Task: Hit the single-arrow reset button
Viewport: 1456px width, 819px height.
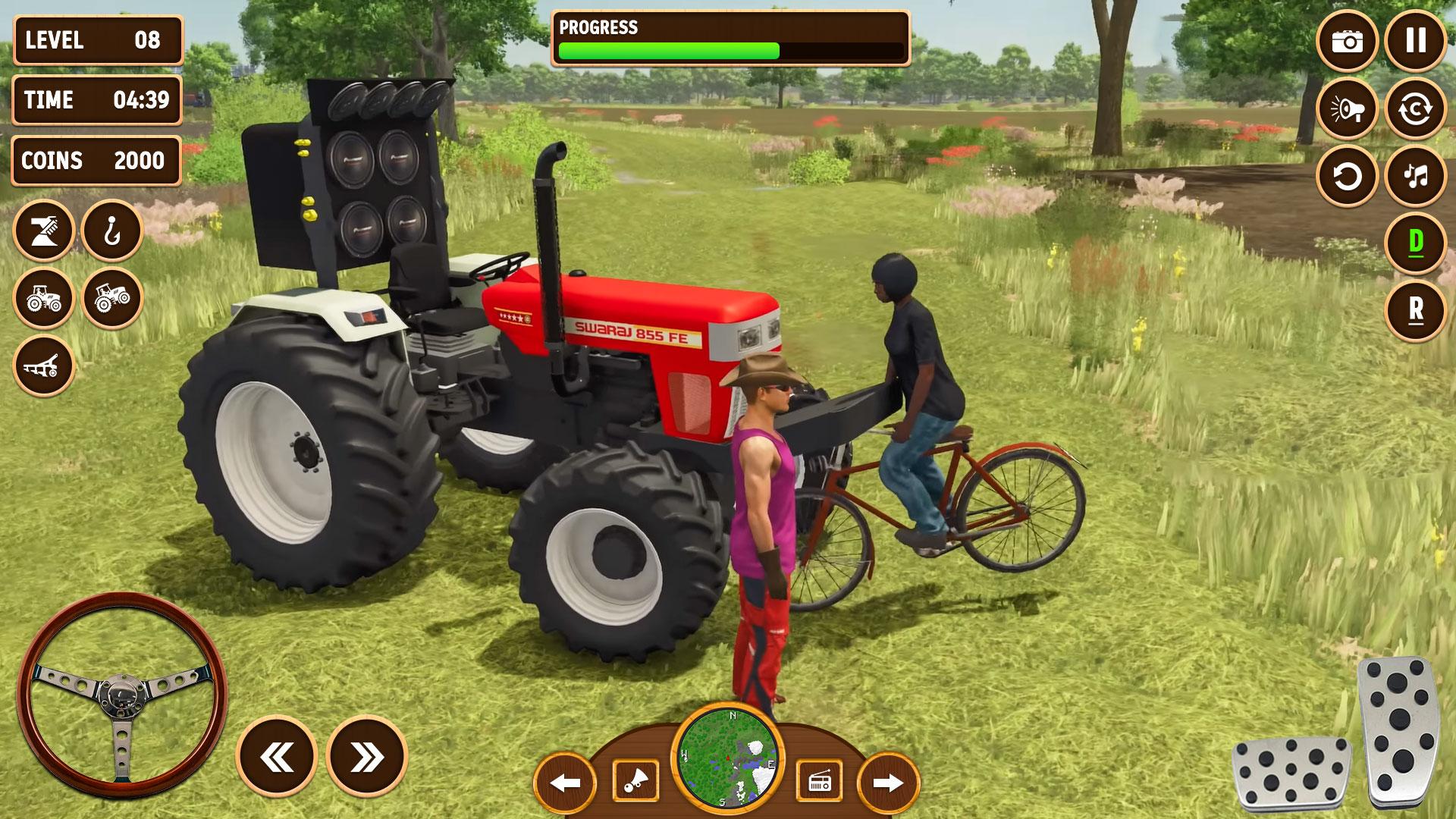Action: pyautogui.click(x=1348, y=177)
